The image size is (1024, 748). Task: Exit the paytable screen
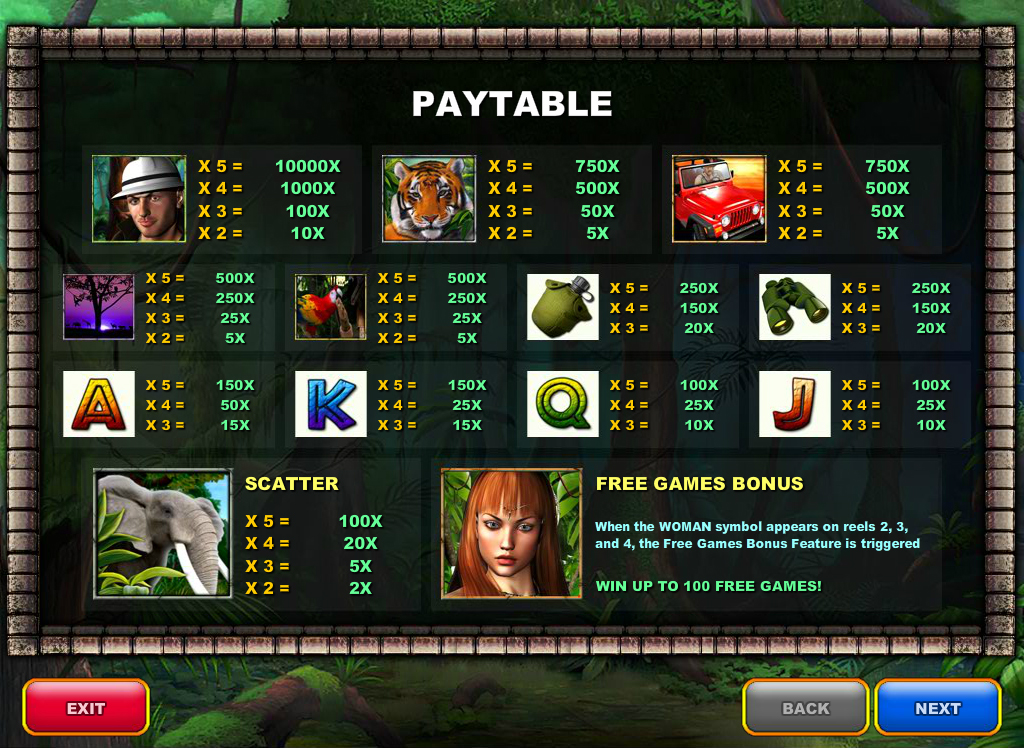click(86, 708)
